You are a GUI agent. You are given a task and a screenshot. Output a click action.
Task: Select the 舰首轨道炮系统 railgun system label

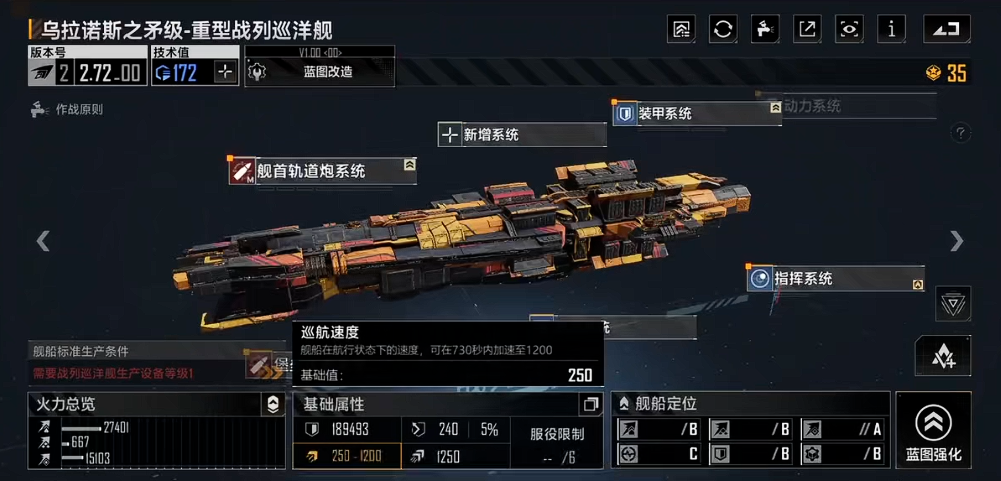pyautogui.click(x=322, y=171)
